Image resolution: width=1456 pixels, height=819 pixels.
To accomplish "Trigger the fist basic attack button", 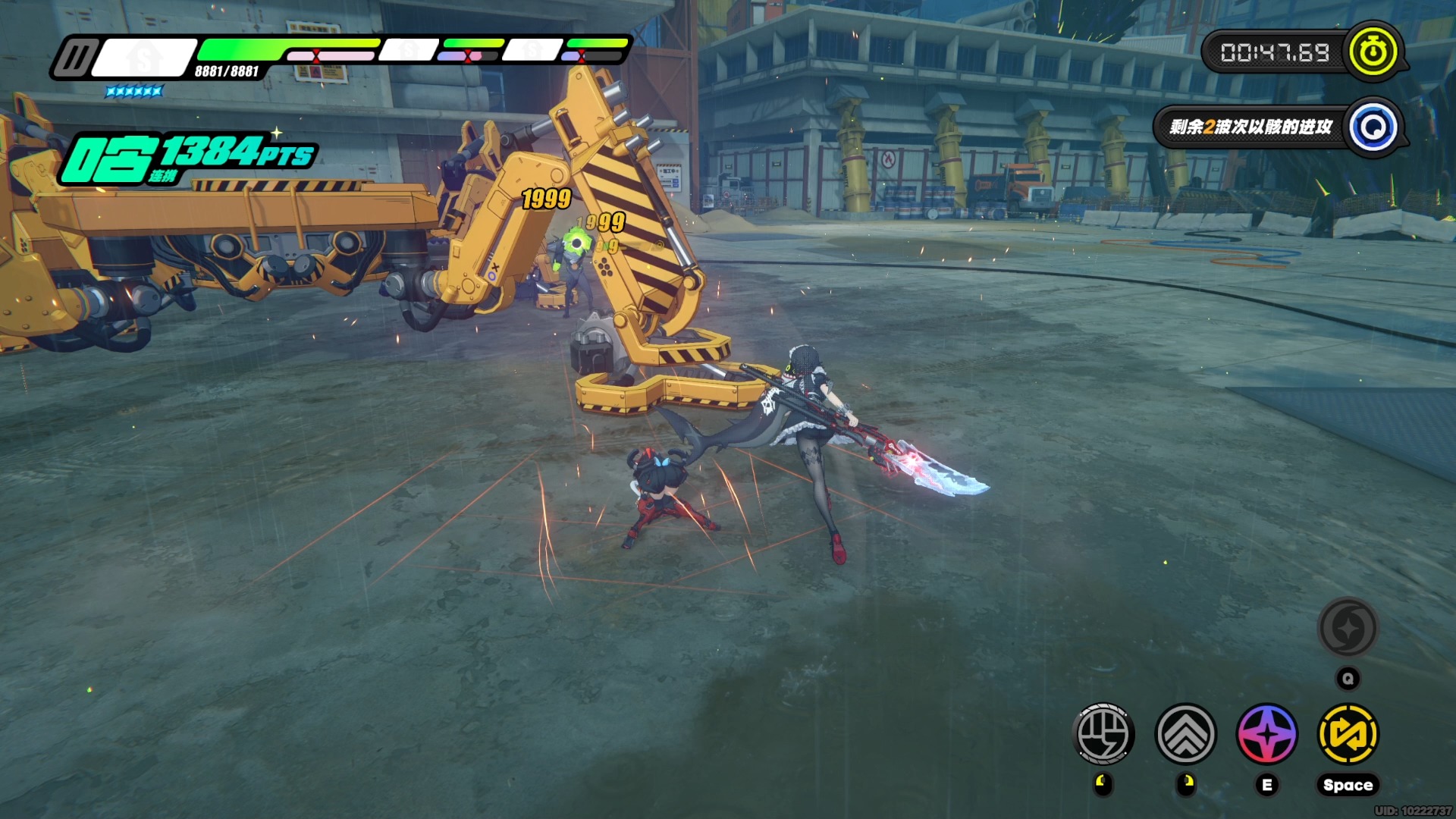I will click(x=1104, y=734).
